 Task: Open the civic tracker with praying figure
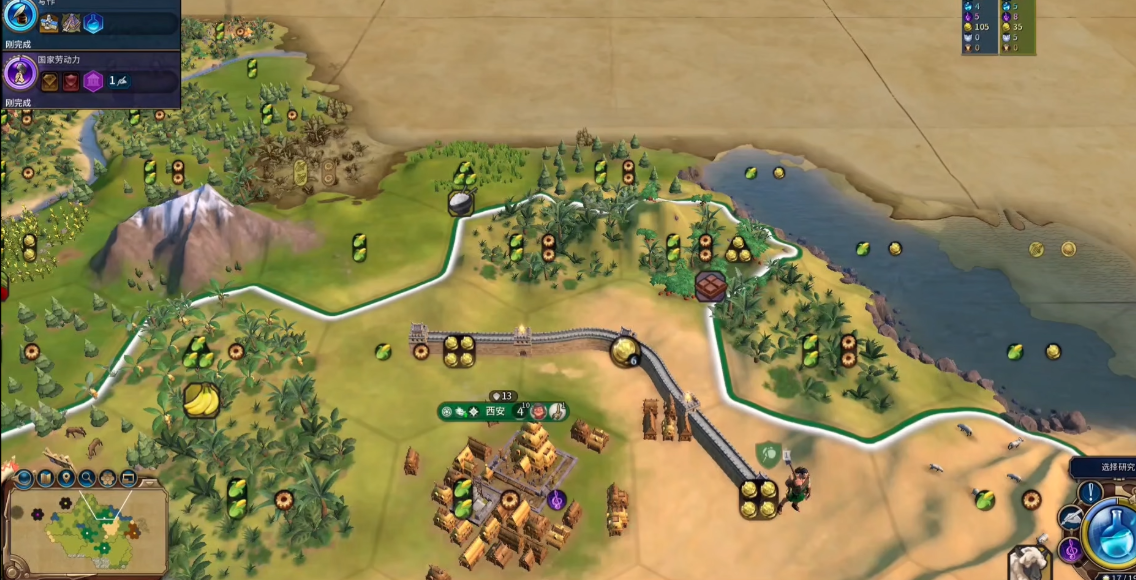(x=19, y=73)
